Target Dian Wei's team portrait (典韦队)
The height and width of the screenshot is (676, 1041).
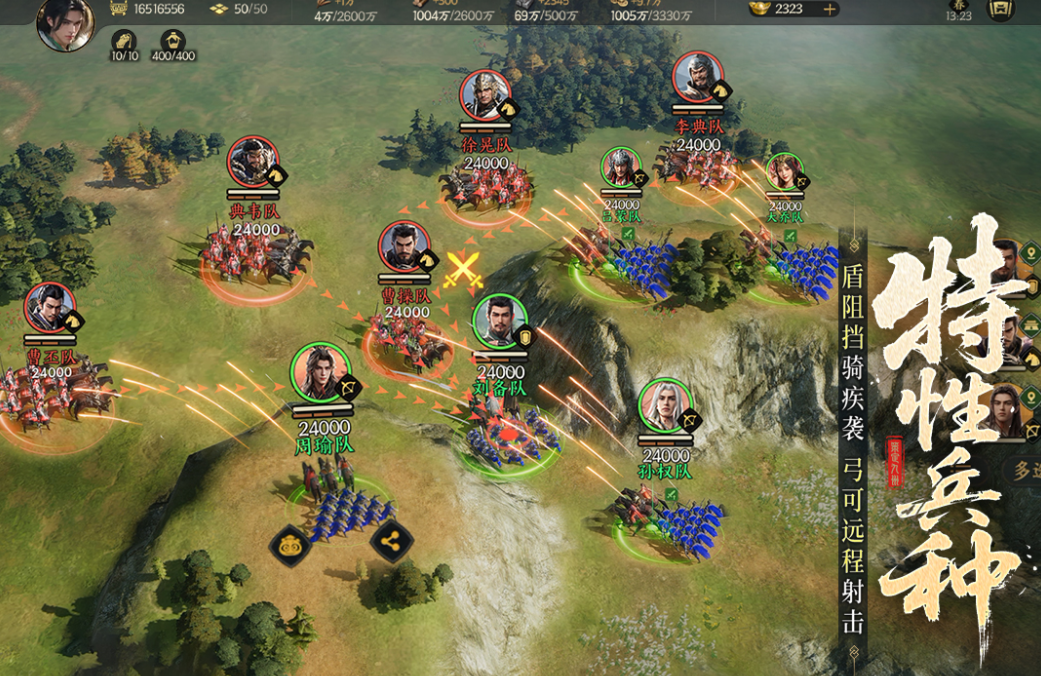pyautogui.click(x=253, y=162)
